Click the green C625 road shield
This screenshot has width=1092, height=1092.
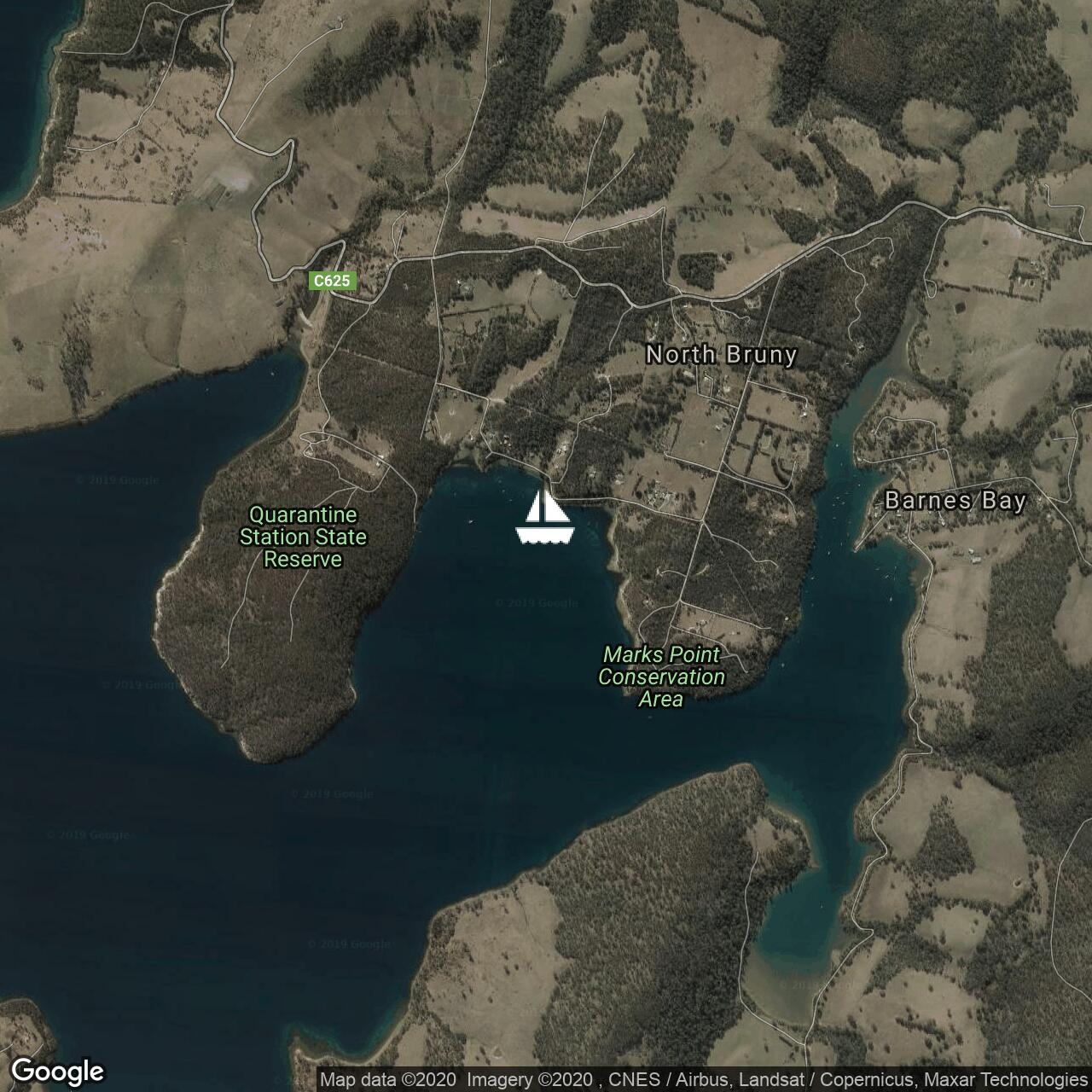pyautogui.click(x=332, y=281)
